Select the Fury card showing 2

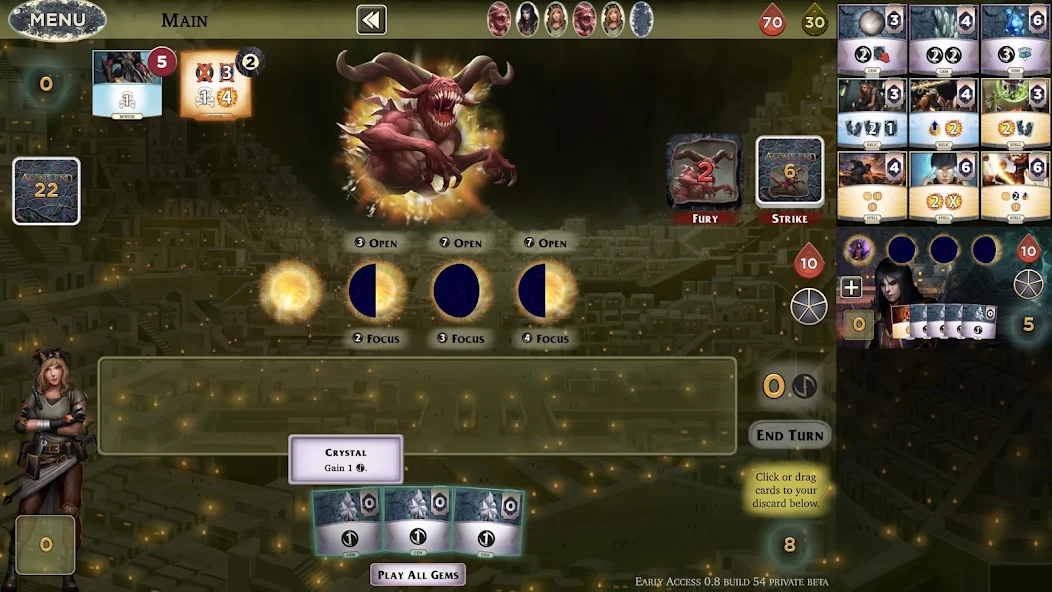coord(704,173)
